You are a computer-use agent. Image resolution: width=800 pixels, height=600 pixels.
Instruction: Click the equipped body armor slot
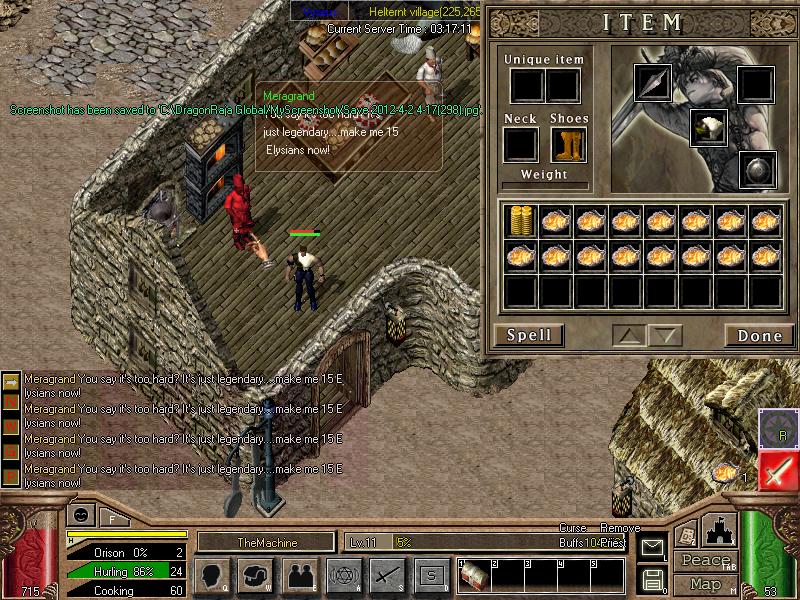coord(708,127)
